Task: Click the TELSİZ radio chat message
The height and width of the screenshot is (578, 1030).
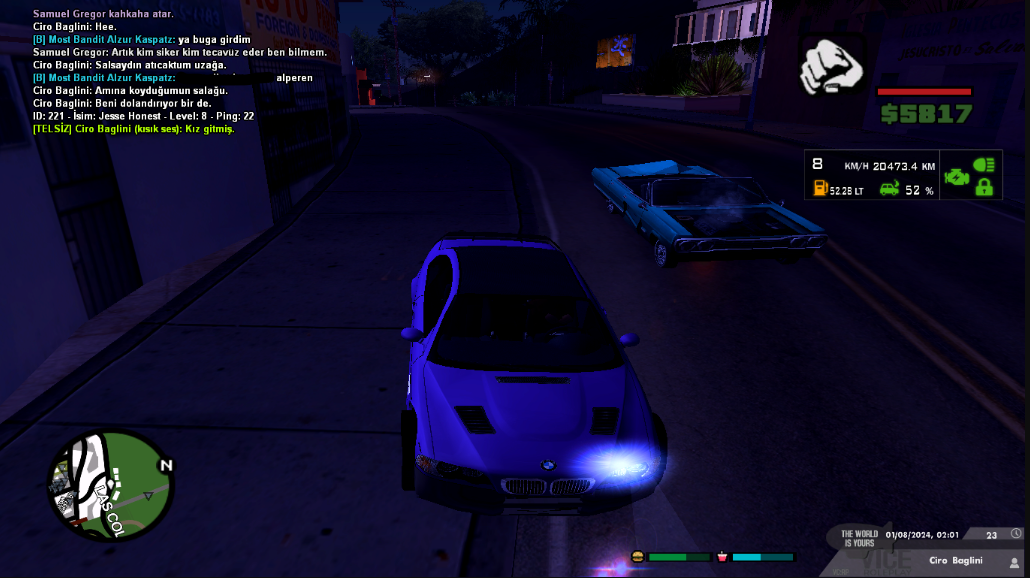Action: 133,129
